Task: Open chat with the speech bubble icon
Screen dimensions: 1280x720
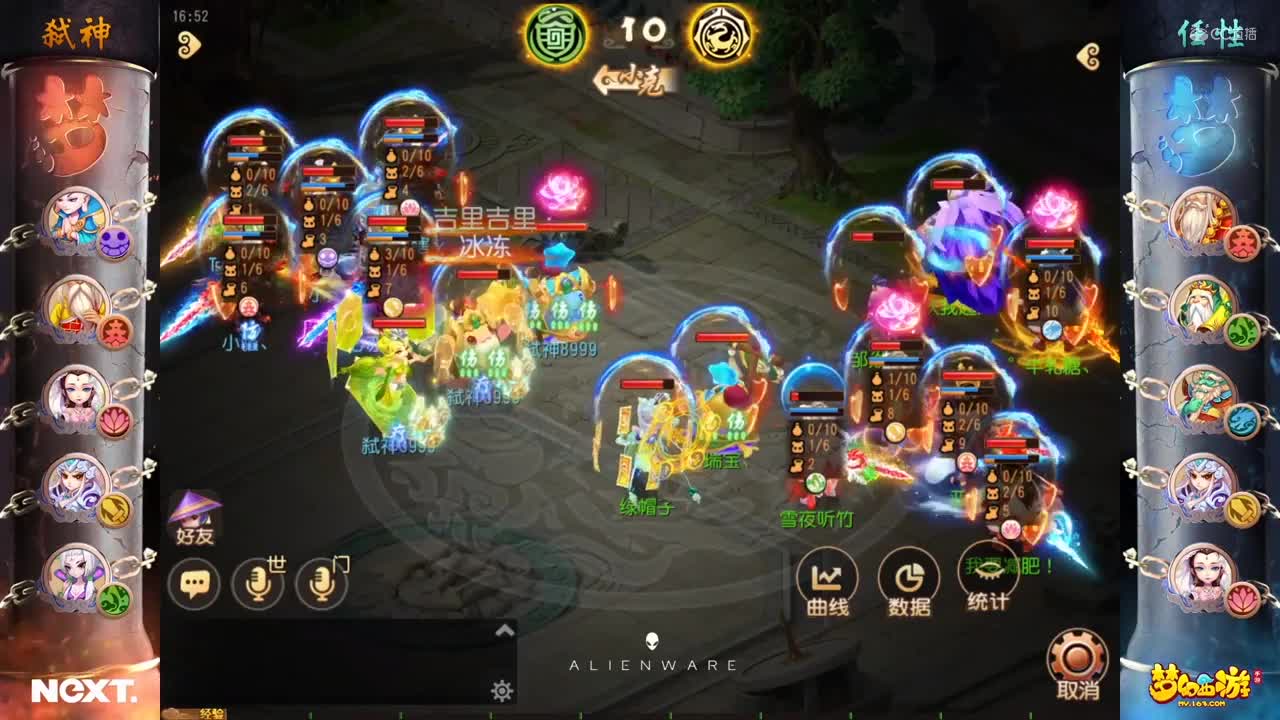Action: 196,581
